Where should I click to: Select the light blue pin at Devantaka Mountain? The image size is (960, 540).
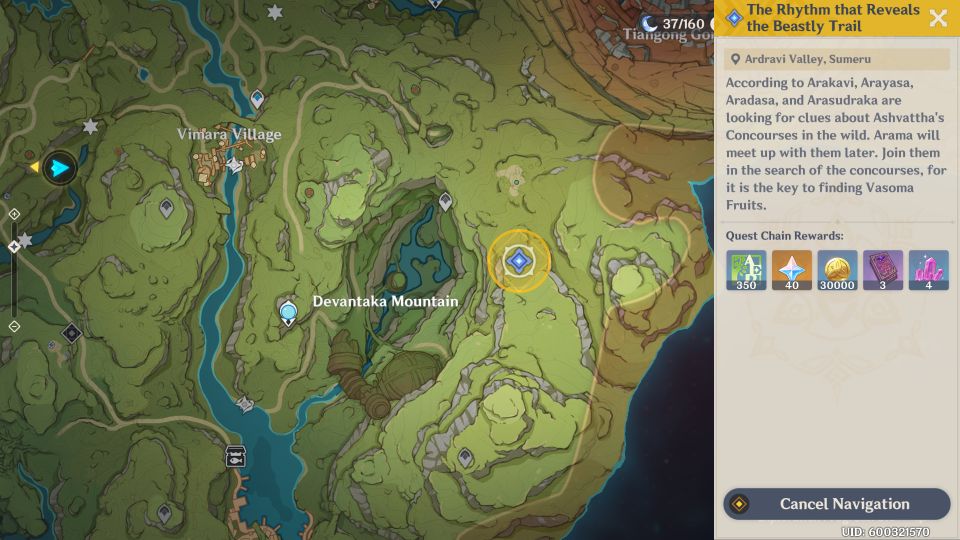point(289,314)
